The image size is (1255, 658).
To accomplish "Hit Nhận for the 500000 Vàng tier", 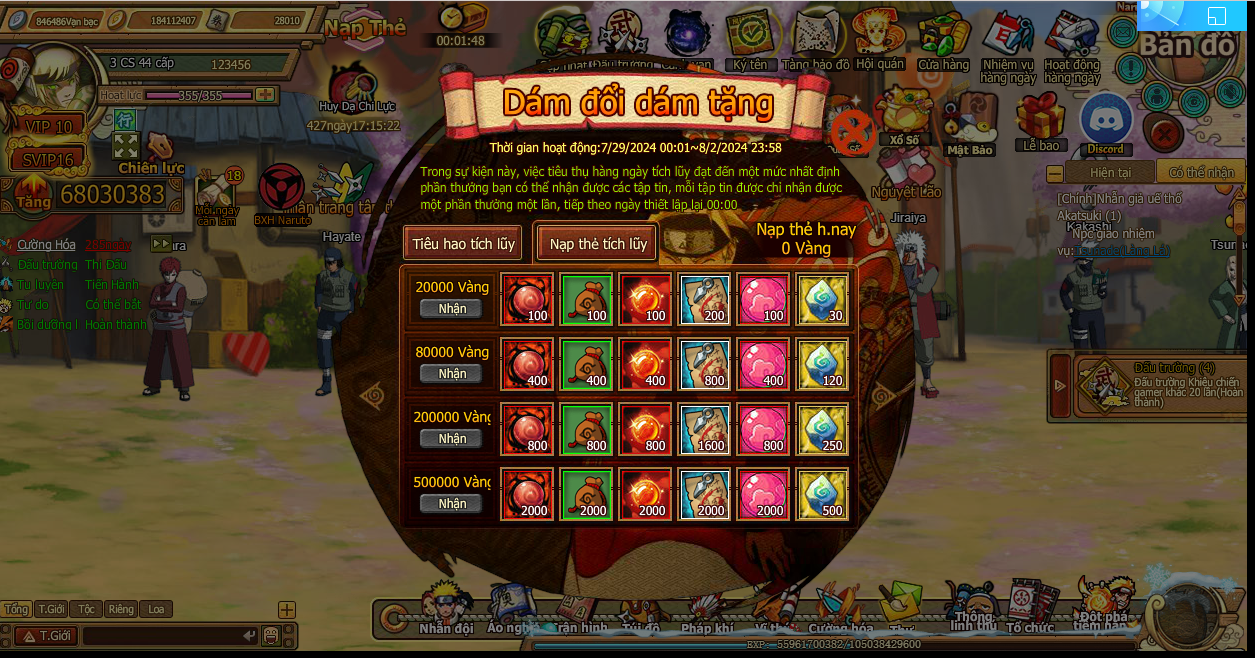I will (x=451, y=503).
